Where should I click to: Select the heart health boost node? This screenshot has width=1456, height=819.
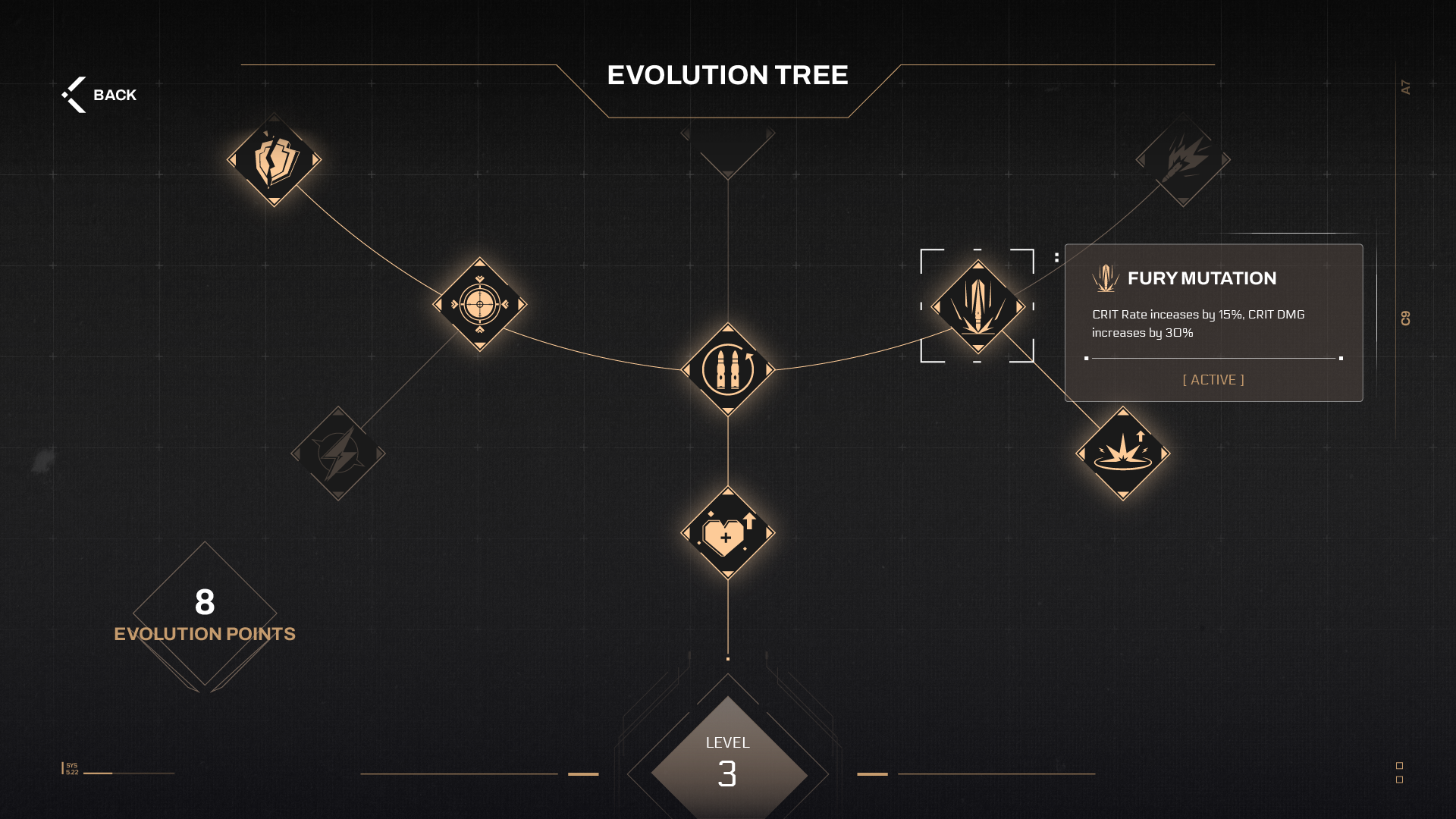click(x=727, y=532)
